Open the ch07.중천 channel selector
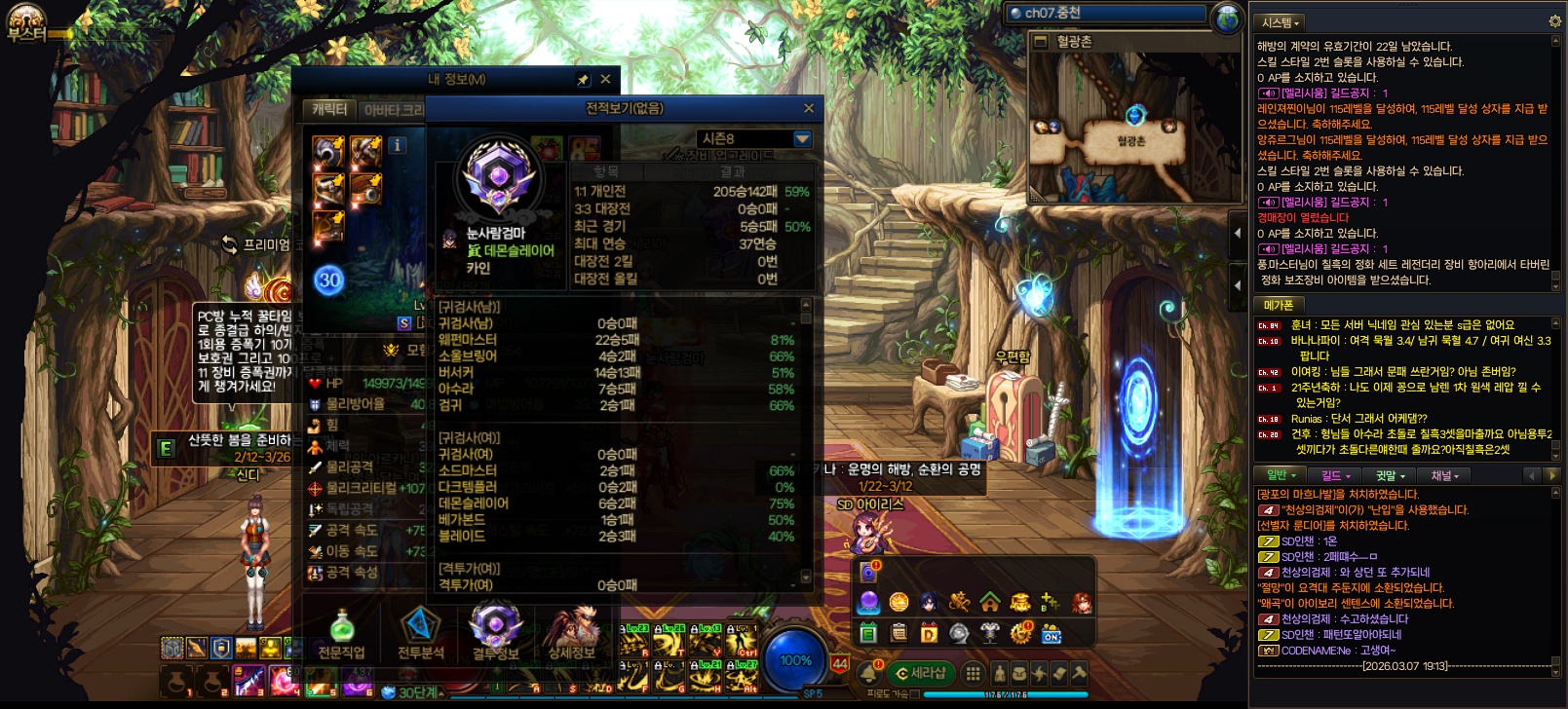This screenshot has height=709, width=1568. click(x=1107, y=13)
